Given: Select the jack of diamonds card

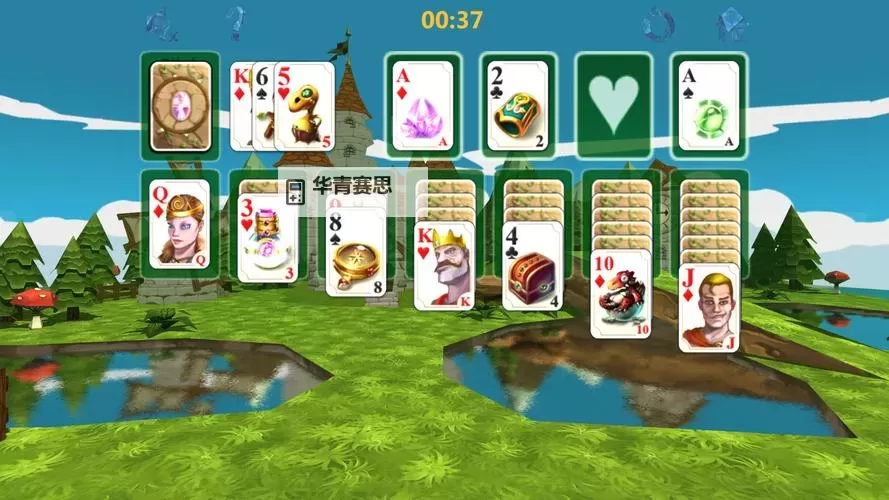Looking at the screenshot, I should pos(709,307).
